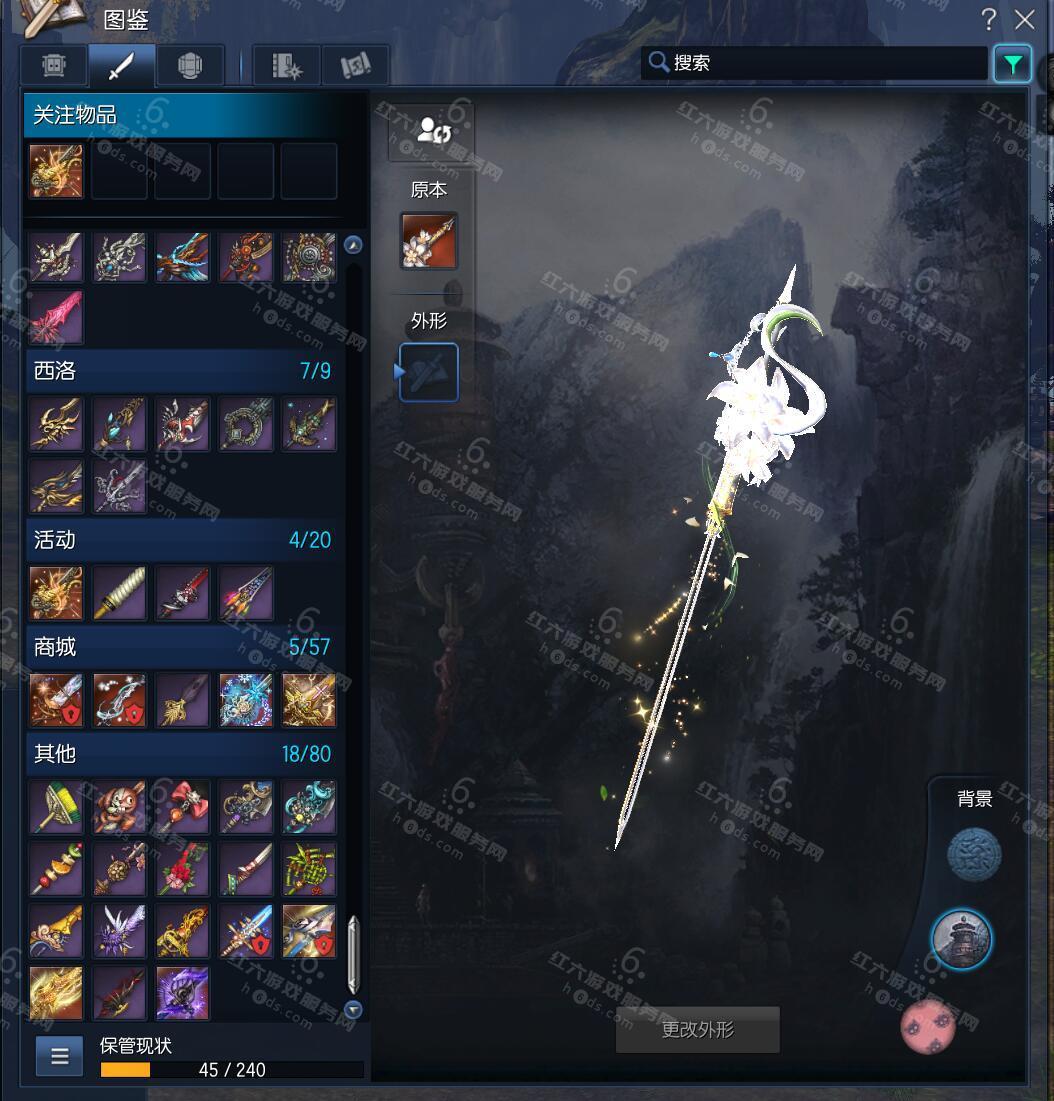1054x1101 pixels.
Task: Click the 更改外形 button
Action: tap(697, 1030)
